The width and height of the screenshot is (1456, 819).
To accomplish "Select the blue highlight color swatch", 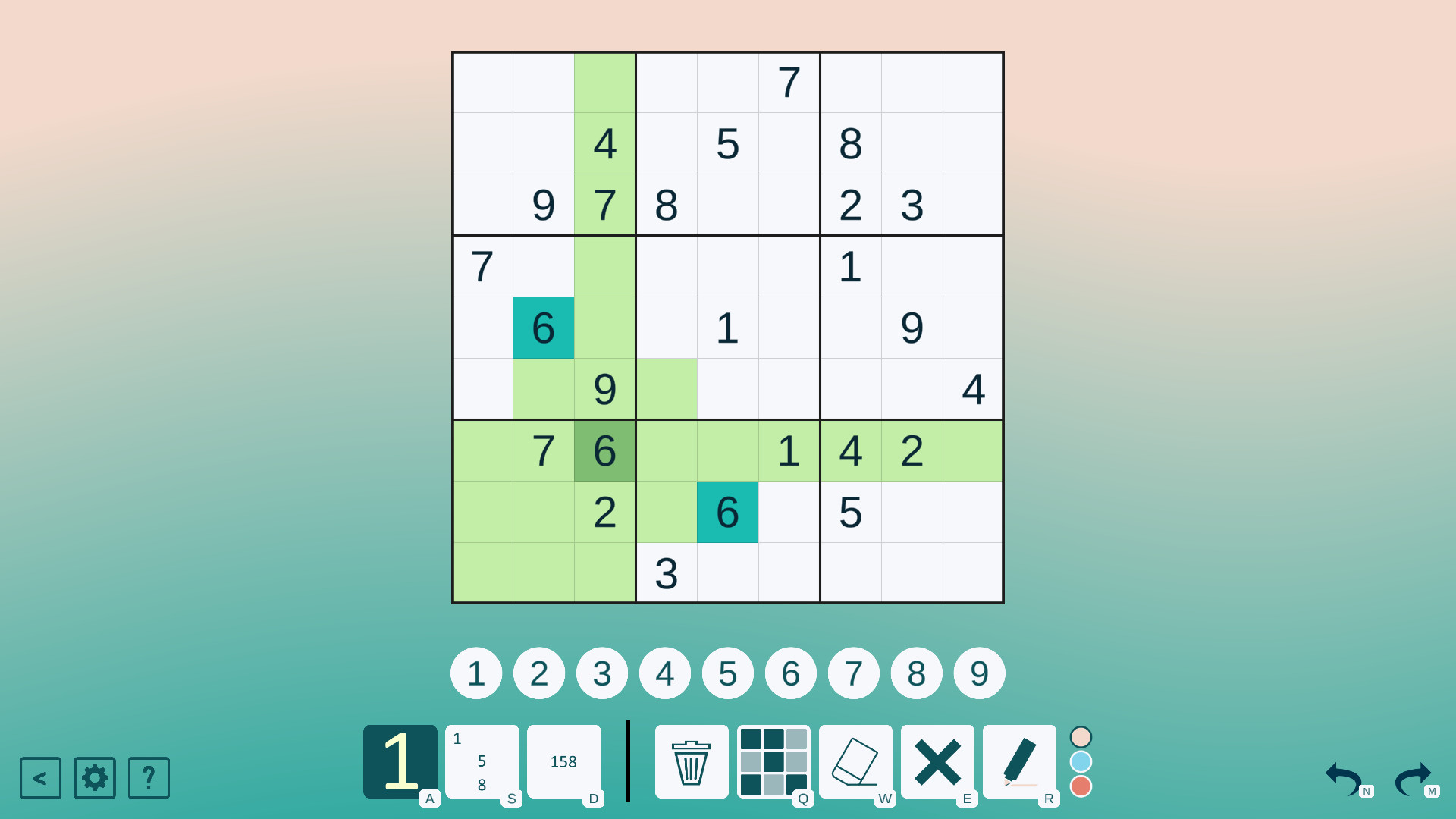I will pos(1081,761).
